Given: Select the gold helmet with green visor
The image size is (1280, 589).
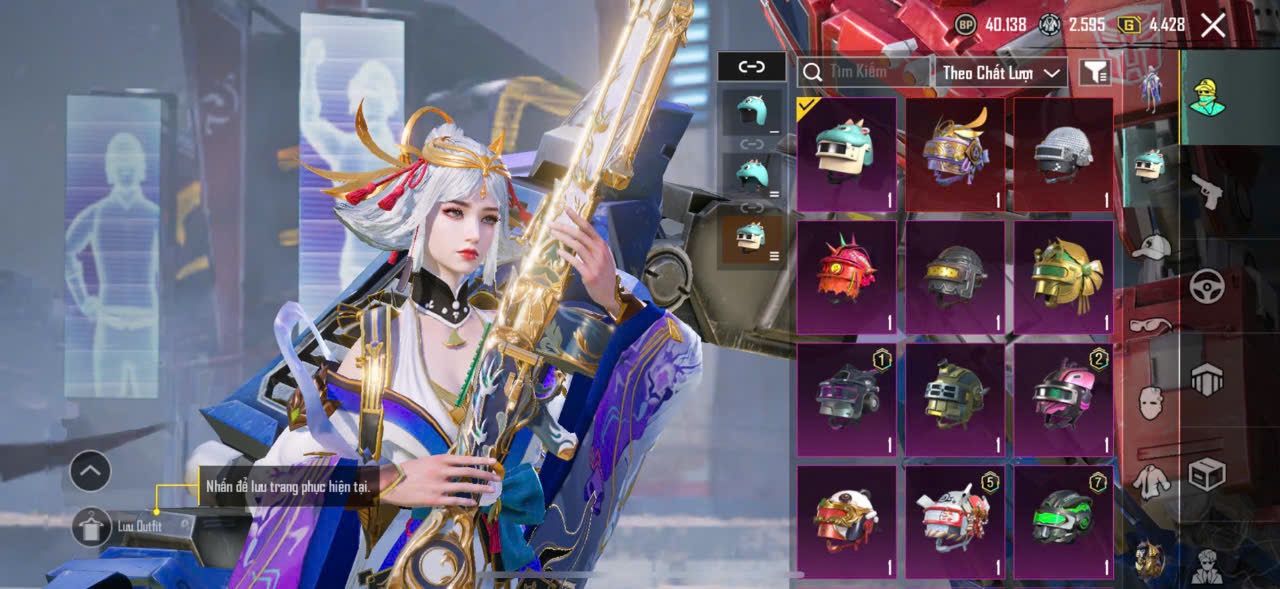Looking at the screenshot, I should pos(1063,277).
